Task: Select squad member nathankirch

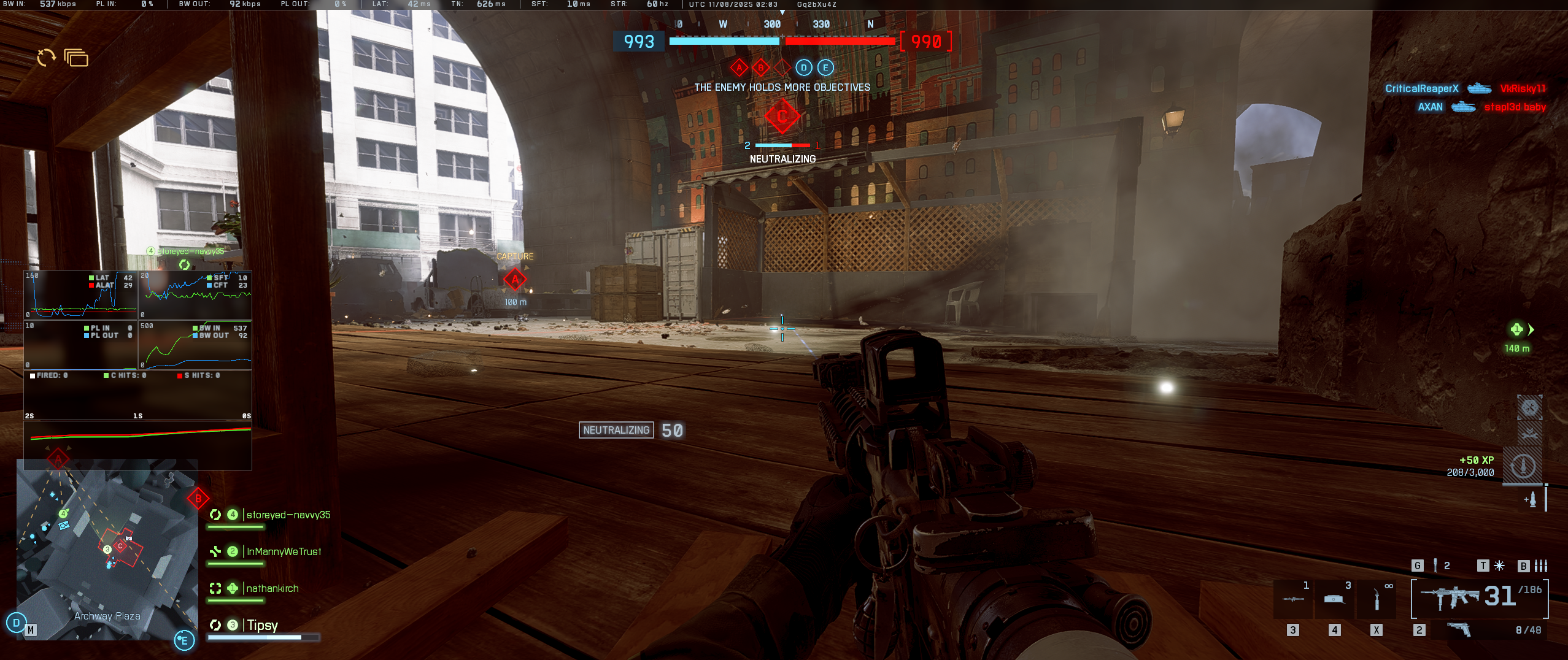Action: click(x=272, y=589)
